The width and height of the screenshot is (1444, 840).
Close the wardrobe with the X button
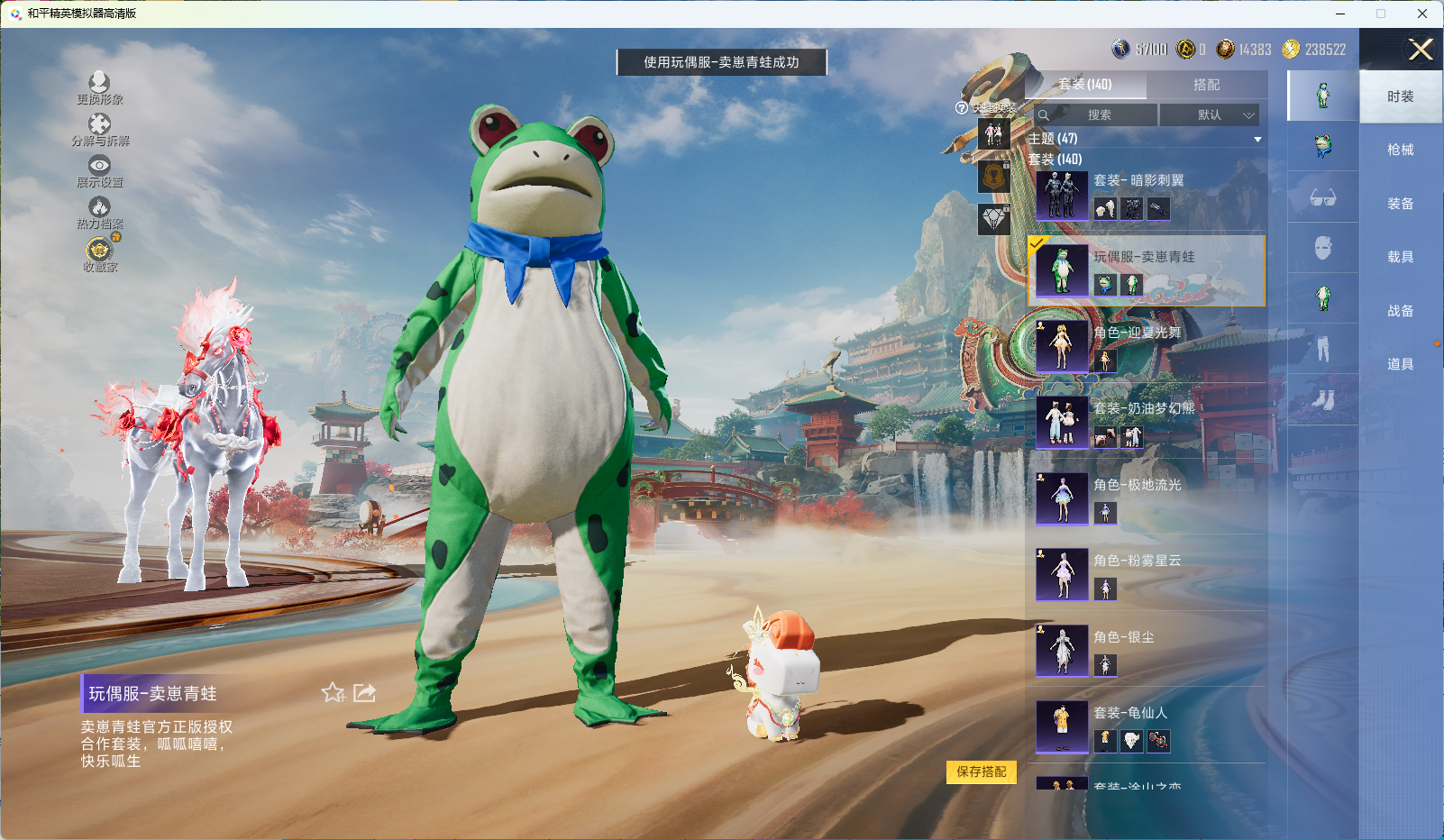1421,50
